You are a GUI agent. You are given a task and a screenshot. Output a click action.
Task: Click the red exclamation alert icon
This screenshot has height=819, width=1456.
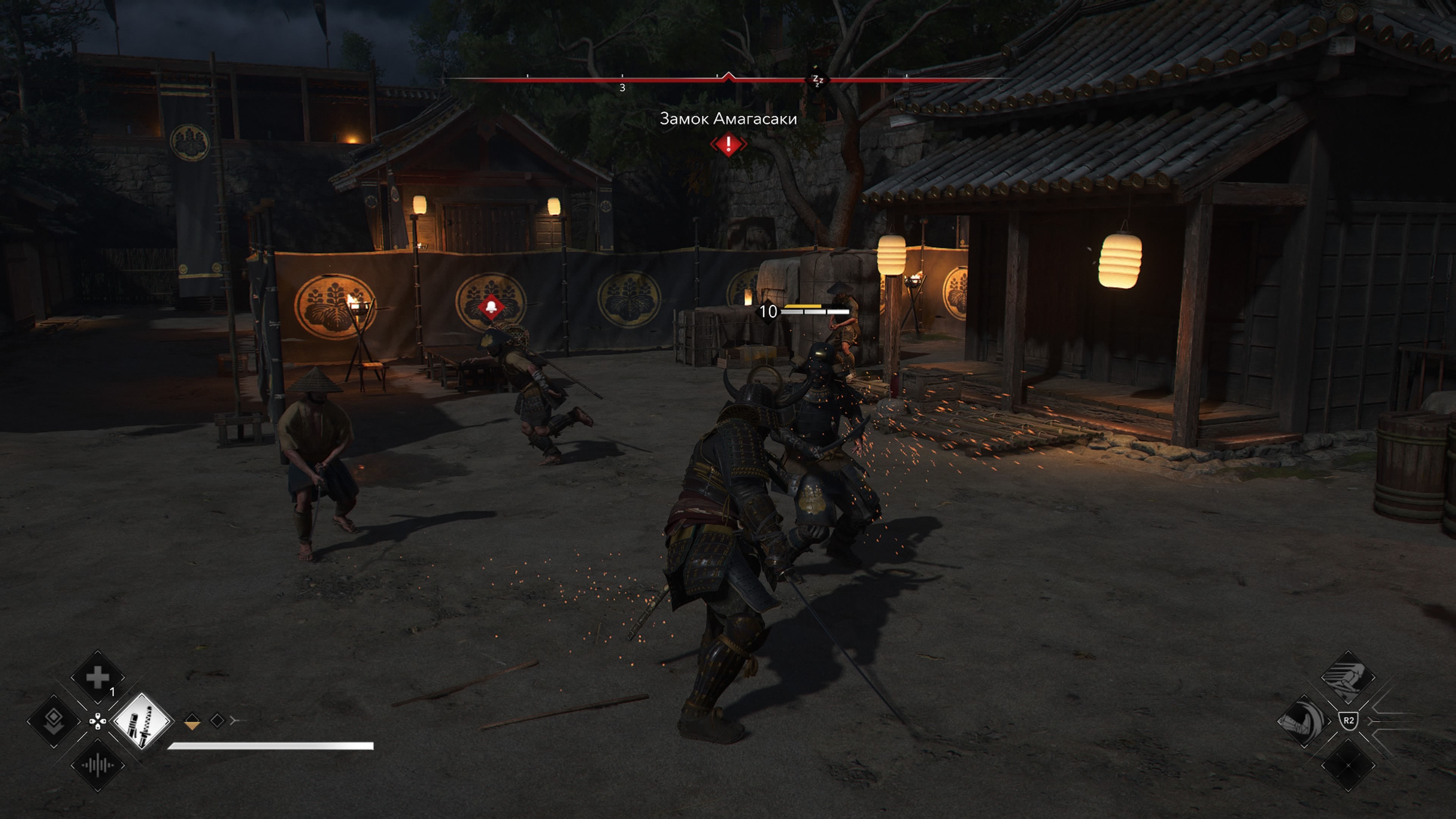(728, 144)
